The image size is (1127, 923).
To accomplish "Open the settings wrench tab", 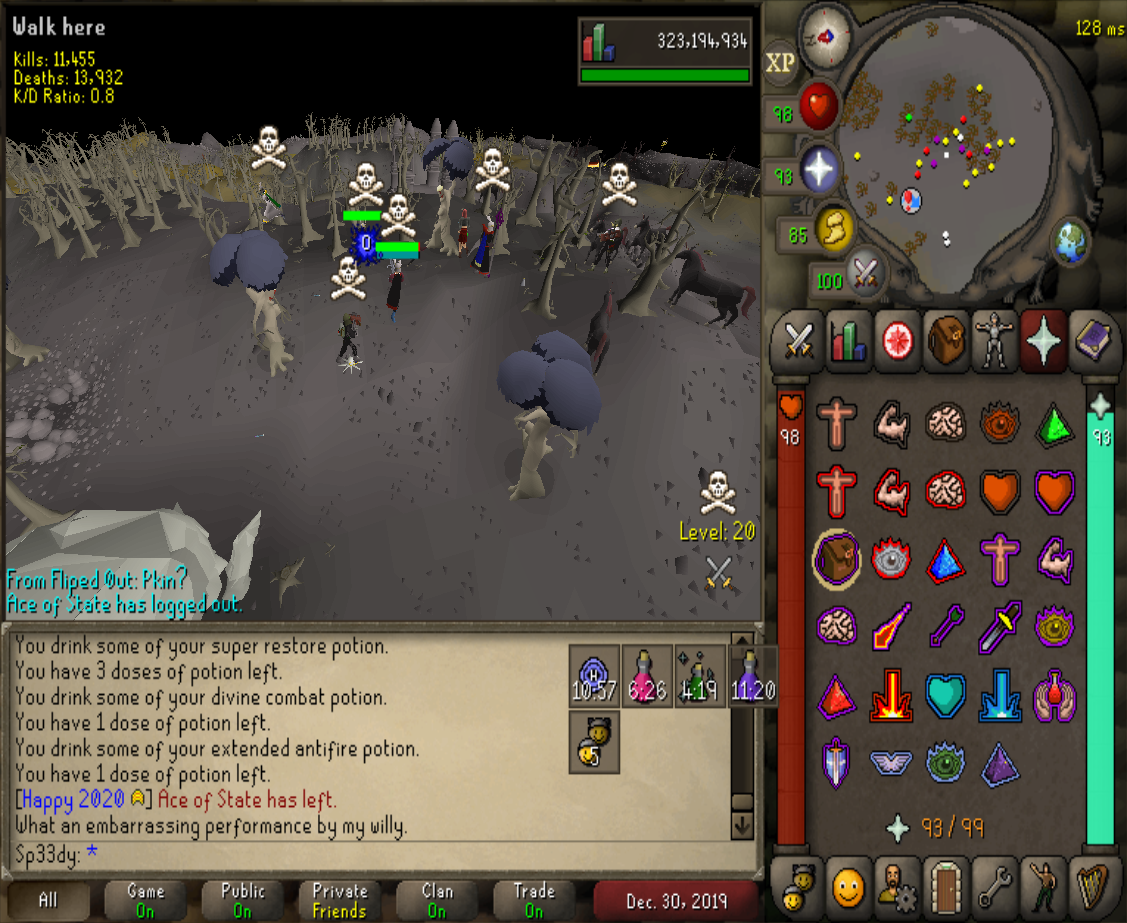I will coord(993,885).
